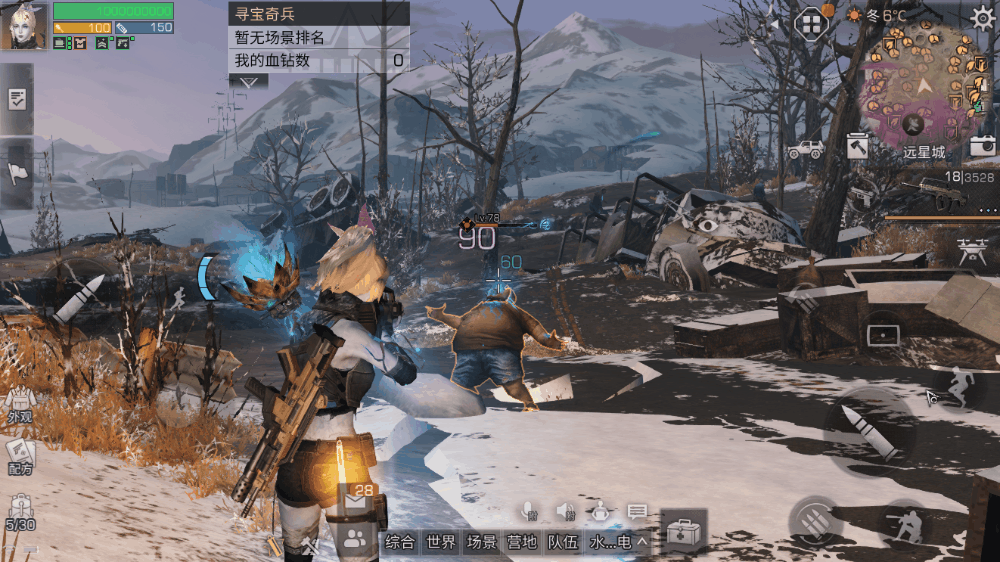1000x562 pixels.
Task: Open the settings gear menu
Action: click(982, 17)
